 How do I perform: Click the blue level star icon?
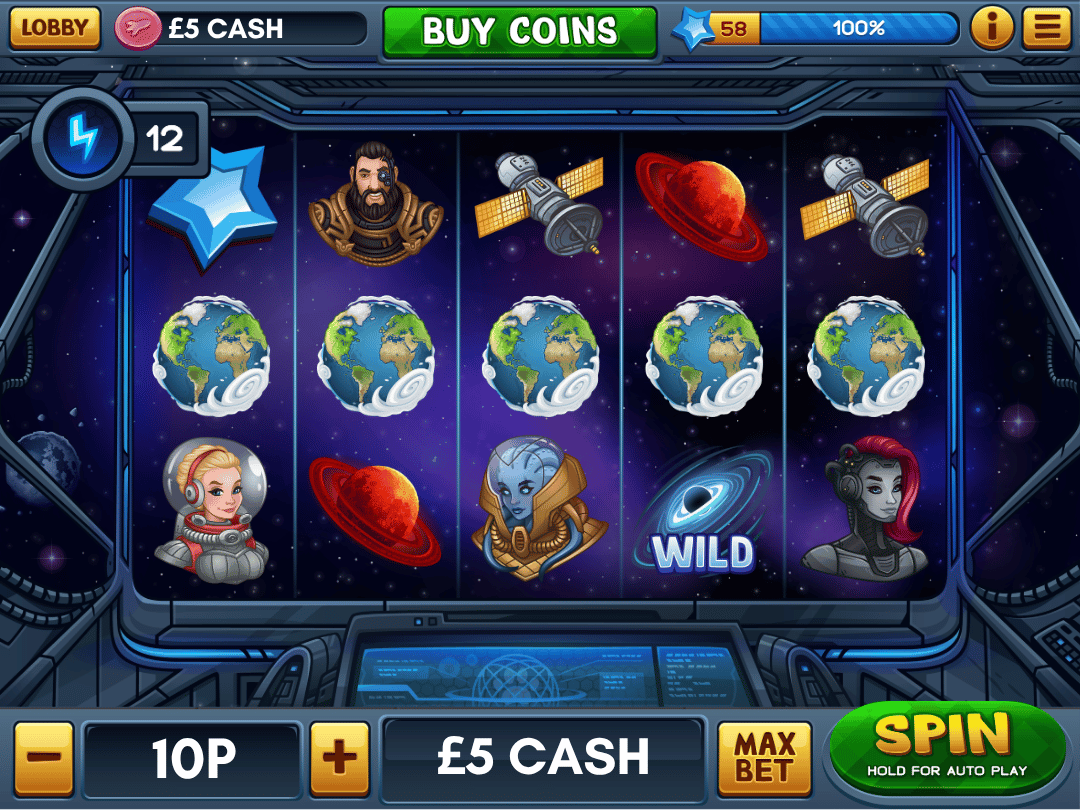point(692,29)
